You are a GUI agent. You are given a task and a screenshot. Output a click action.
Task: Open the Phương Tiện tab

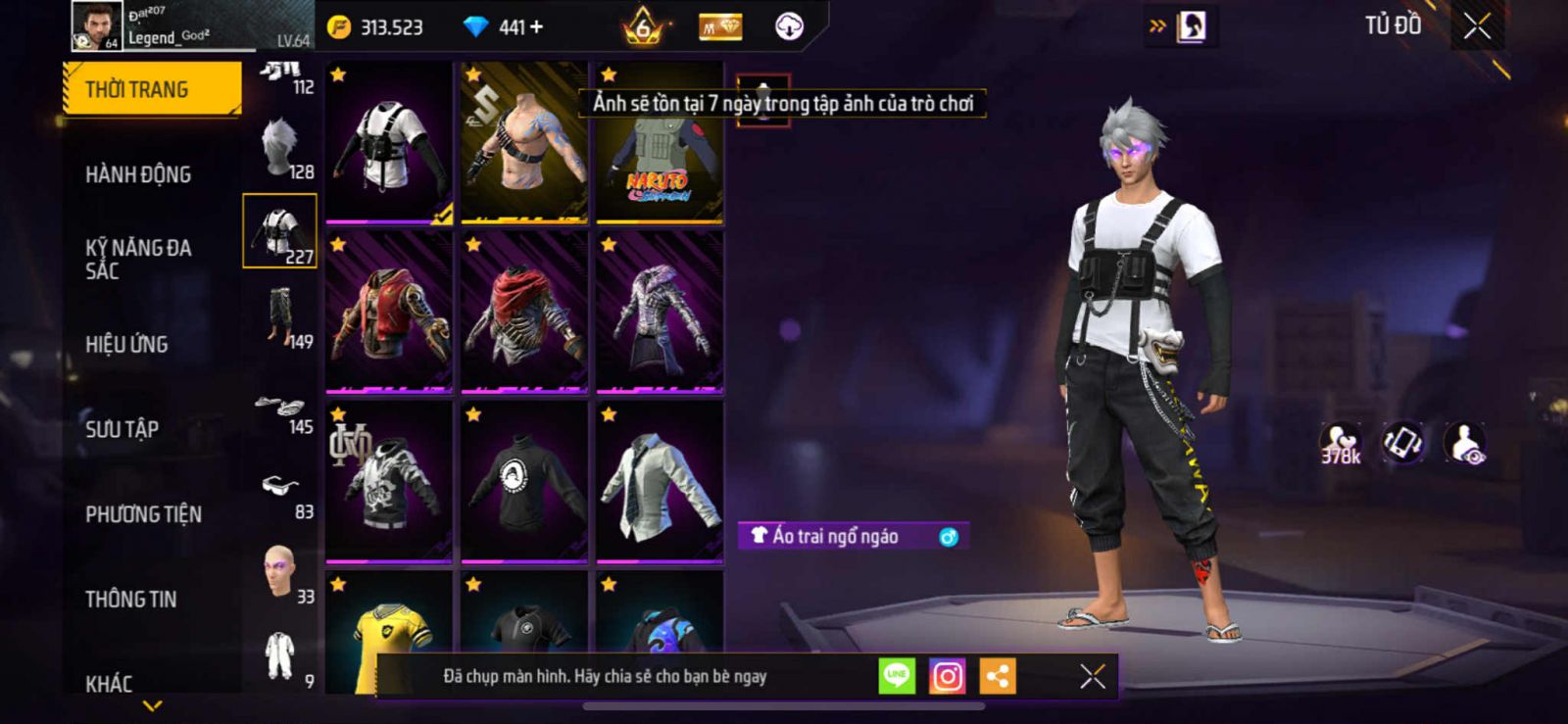pos(143,514)
